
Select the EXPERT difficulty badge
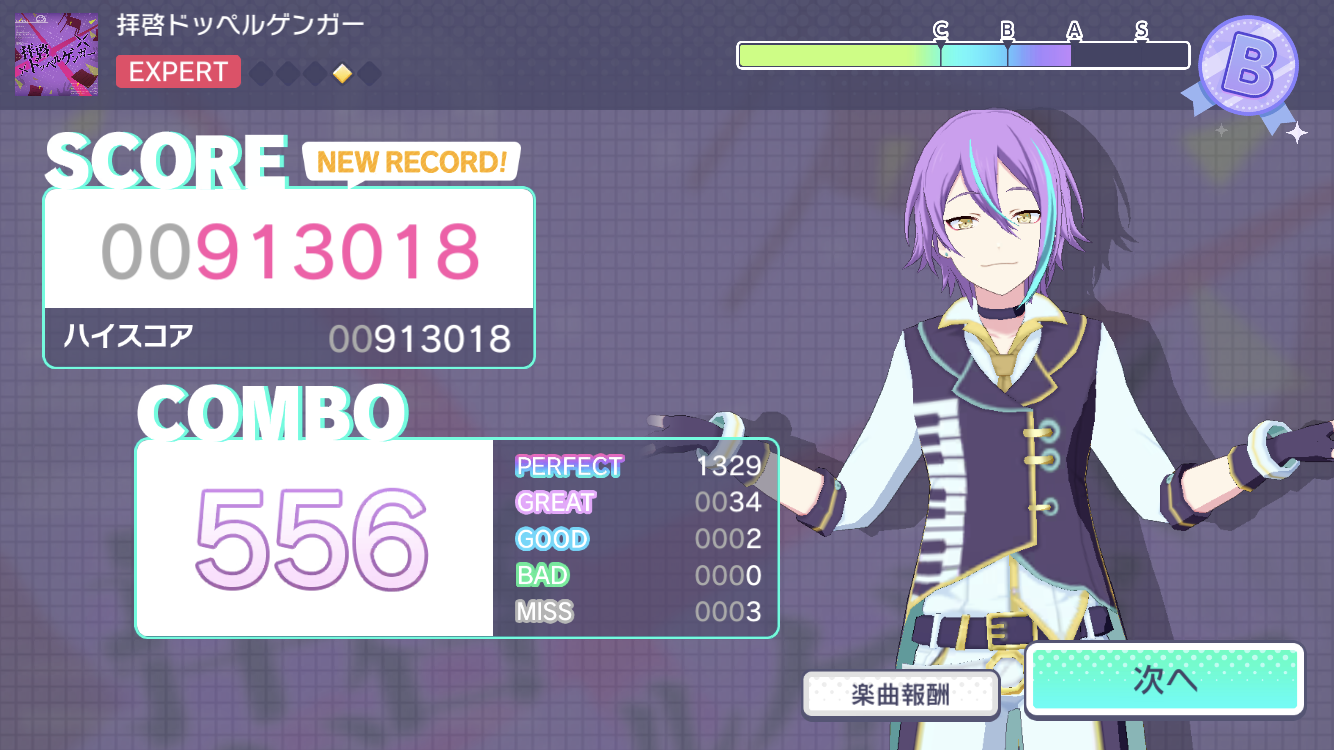178,71
